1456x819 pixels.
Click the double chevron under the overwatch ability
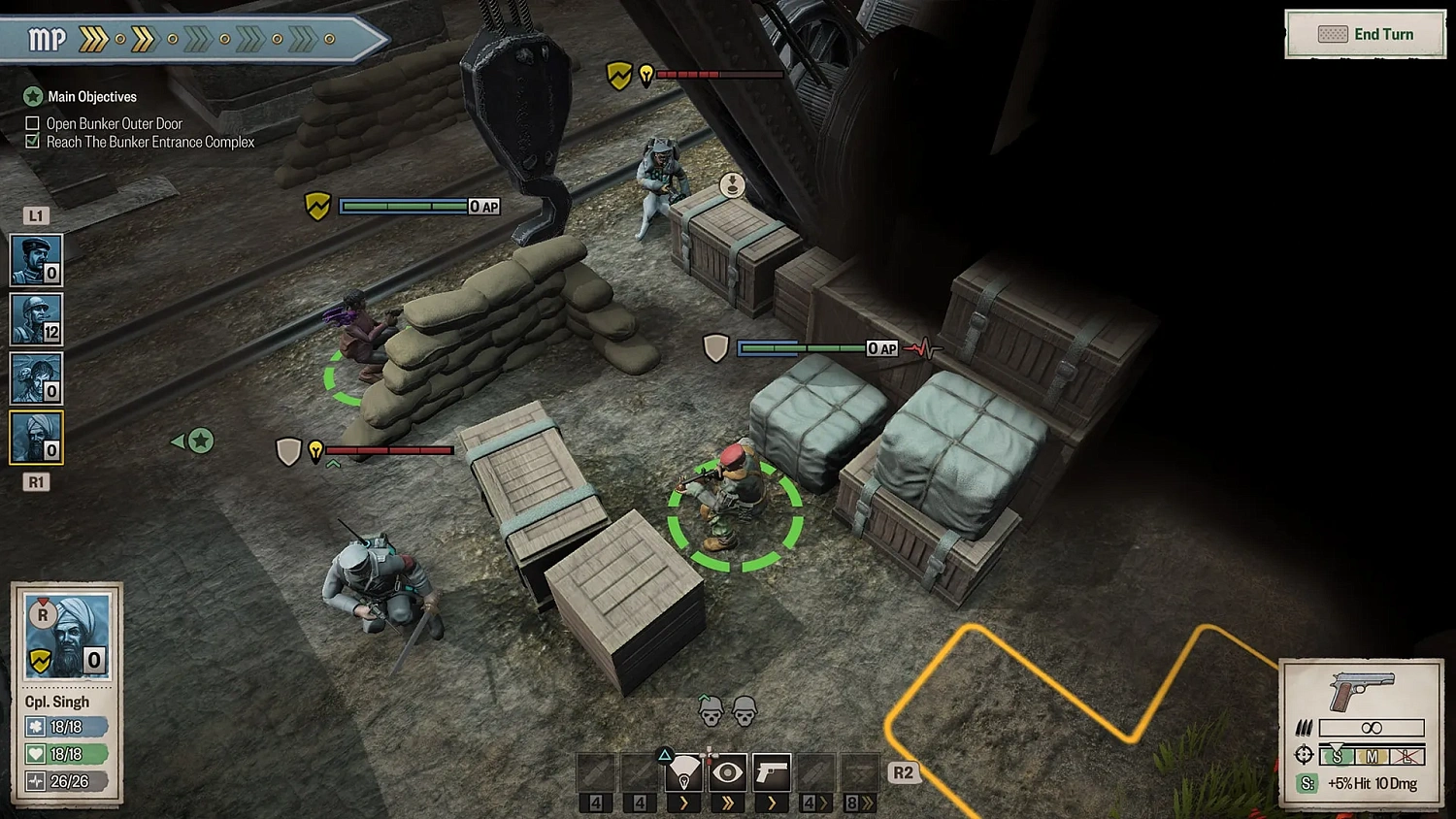tap(728, 803)
